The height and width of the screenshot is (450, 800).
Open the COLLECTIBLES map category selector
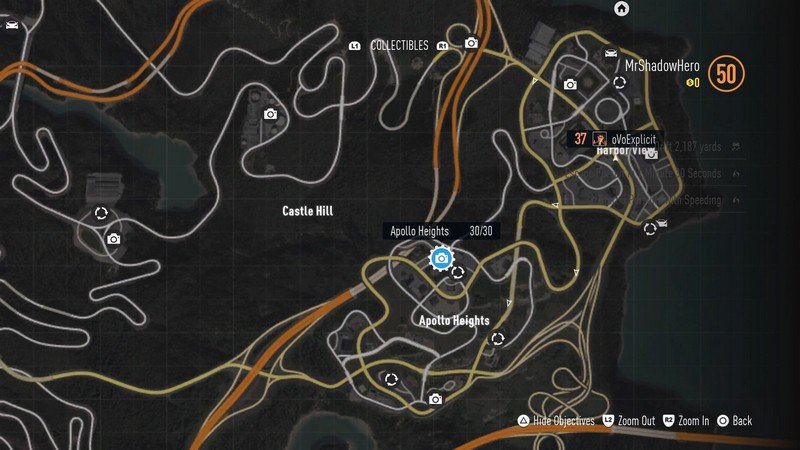[x=399, y=46]
